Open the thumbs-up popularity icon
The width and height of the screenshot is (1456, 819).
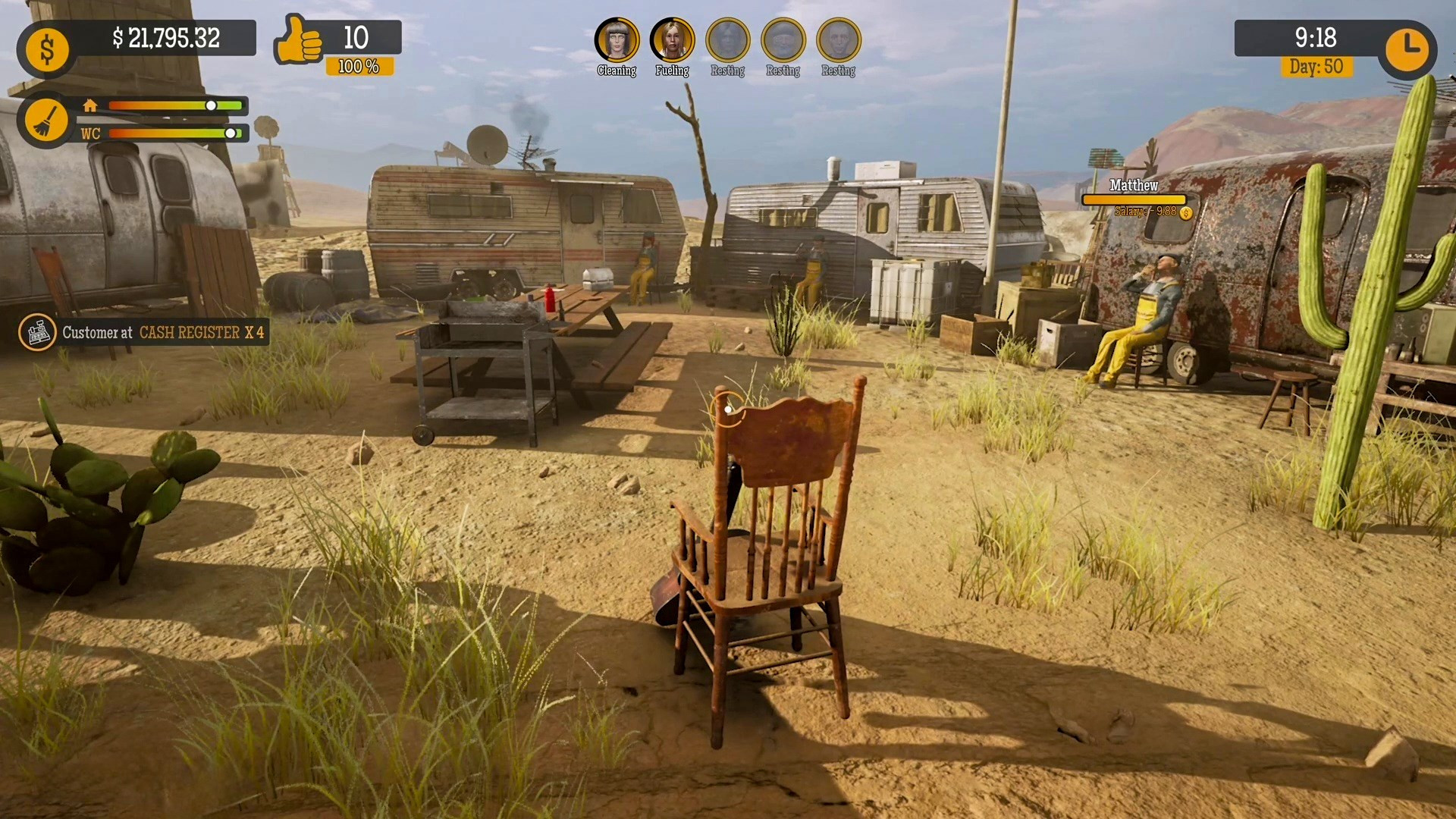298,40
